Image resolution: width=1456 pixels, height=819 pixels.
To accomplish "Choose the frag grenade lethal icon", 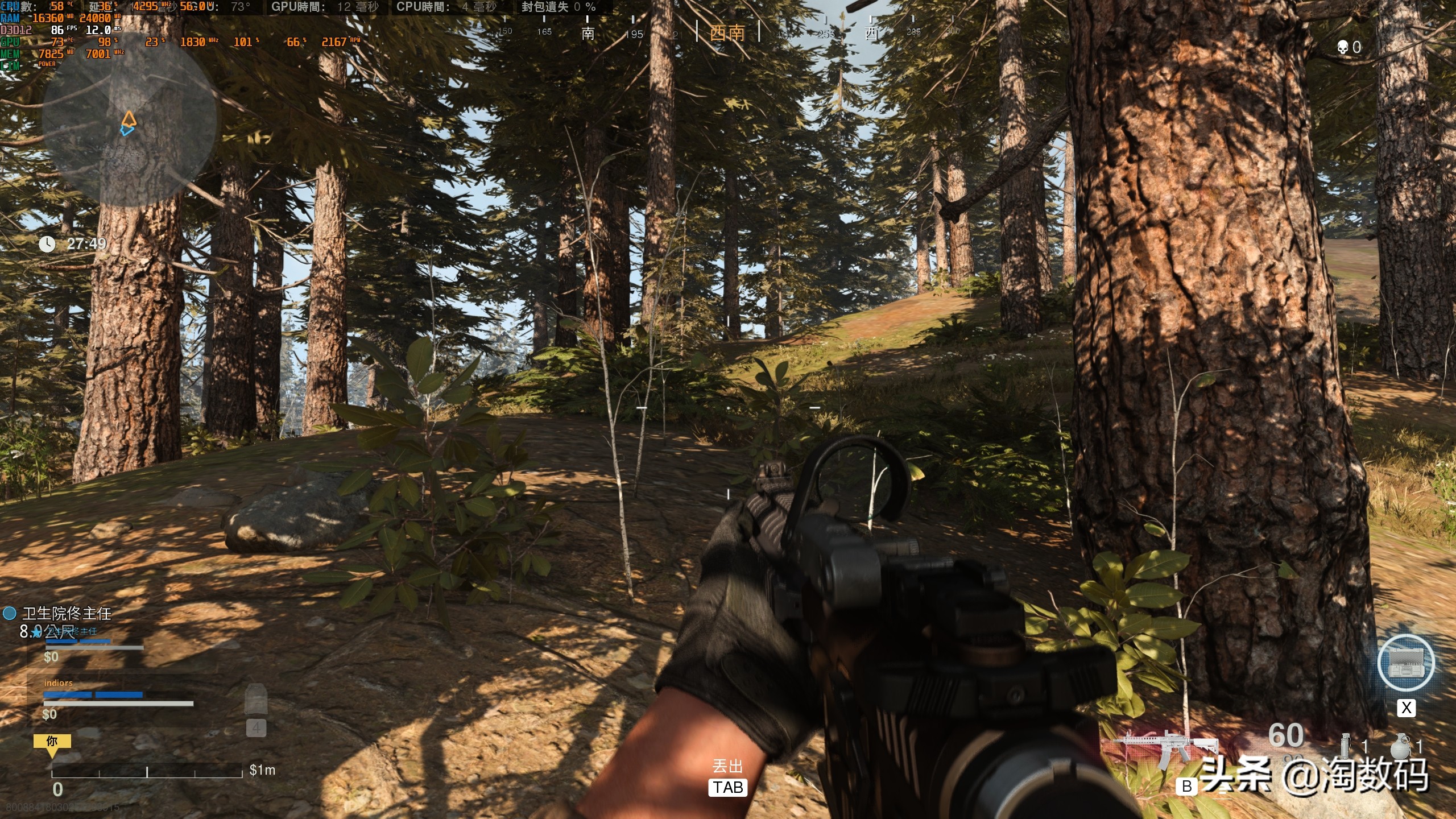I will pyautogui.click(x=1400, y=746).
